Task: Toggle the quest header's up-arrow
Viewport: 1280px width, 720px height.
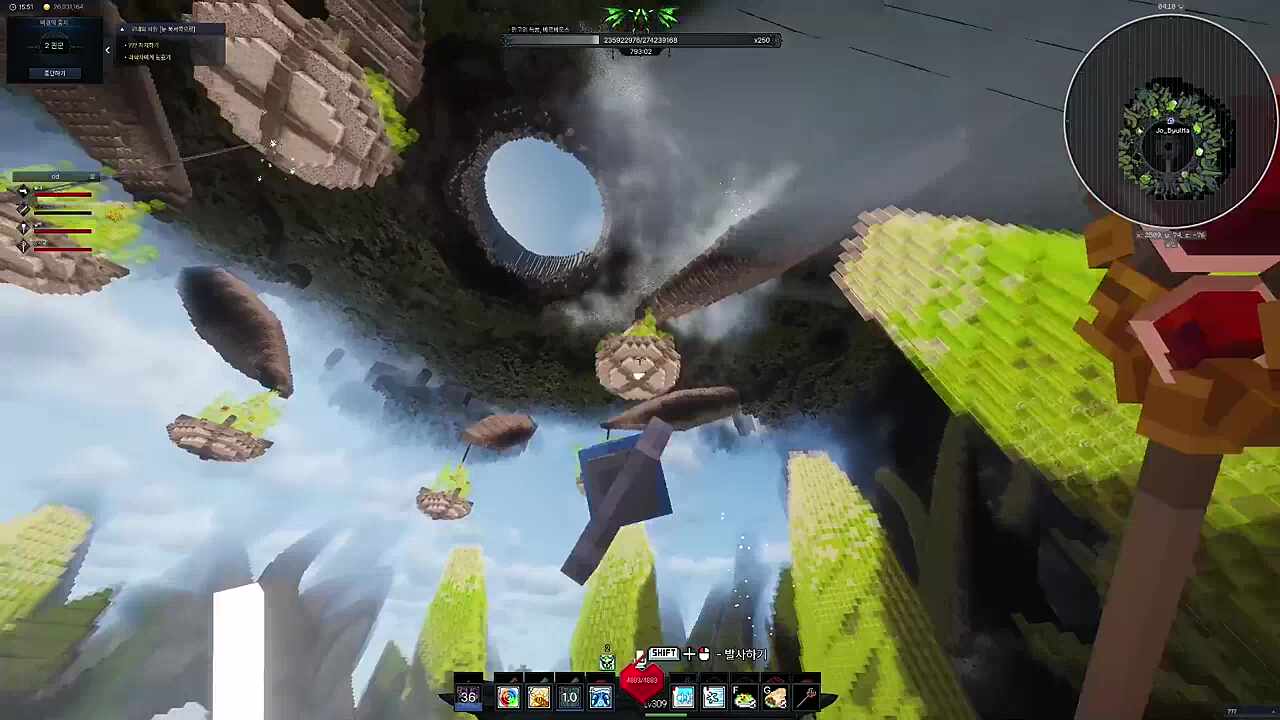Action: [x=123, y=29]
